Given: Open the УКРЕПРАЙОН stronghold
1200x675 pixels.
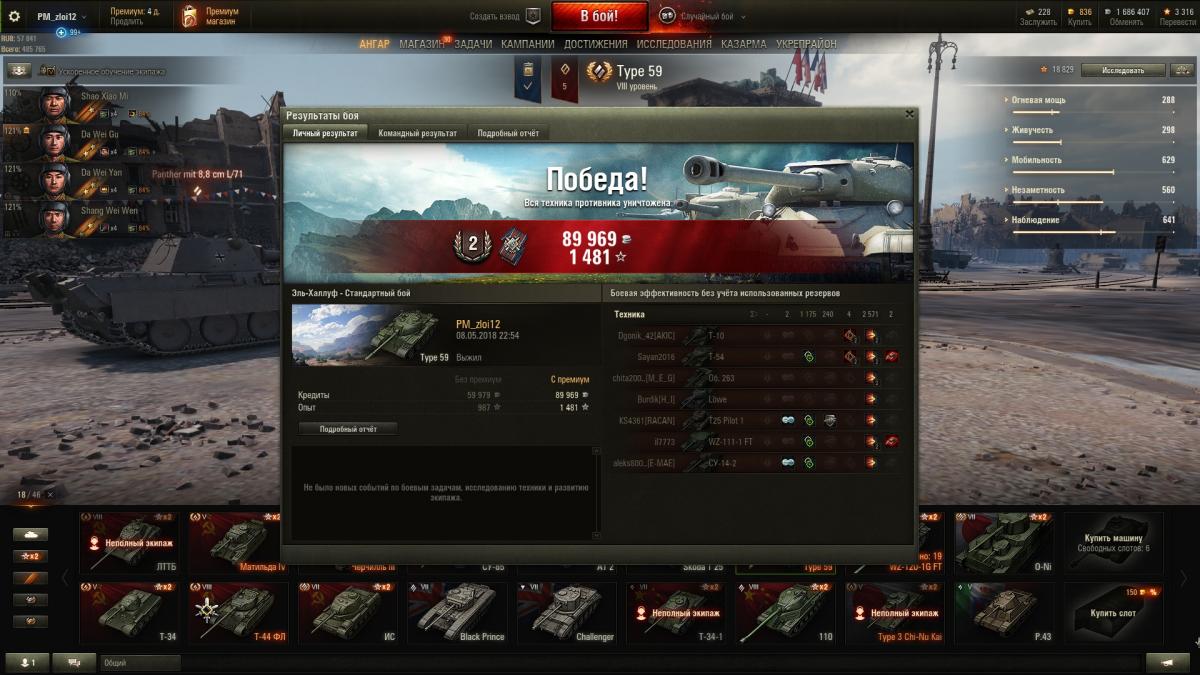Looking at the screenshot, I should pyautogui.click(x=806, y=44).
